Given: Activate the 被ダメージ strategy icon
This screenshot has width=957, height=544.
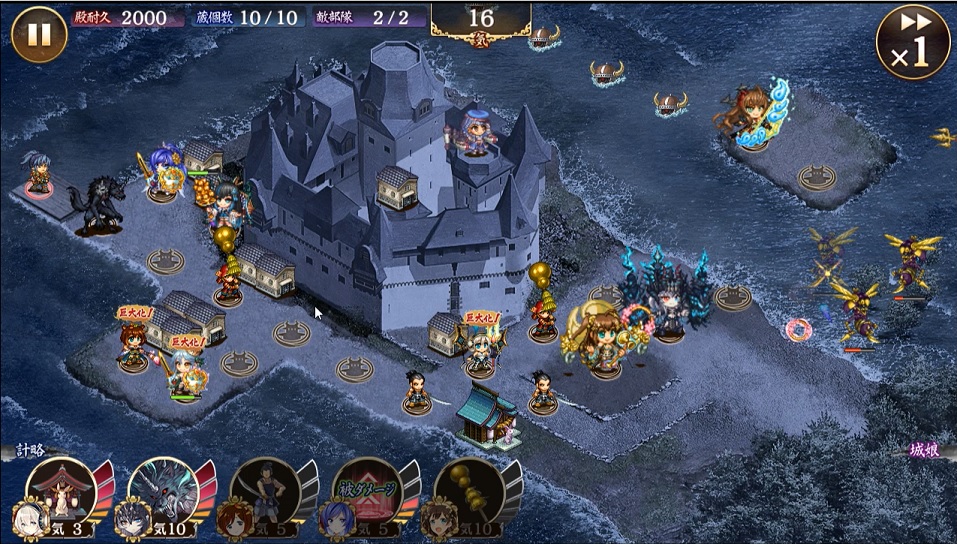Looking at the screenshot, I should pyautogui.click(x=370, y=490).
